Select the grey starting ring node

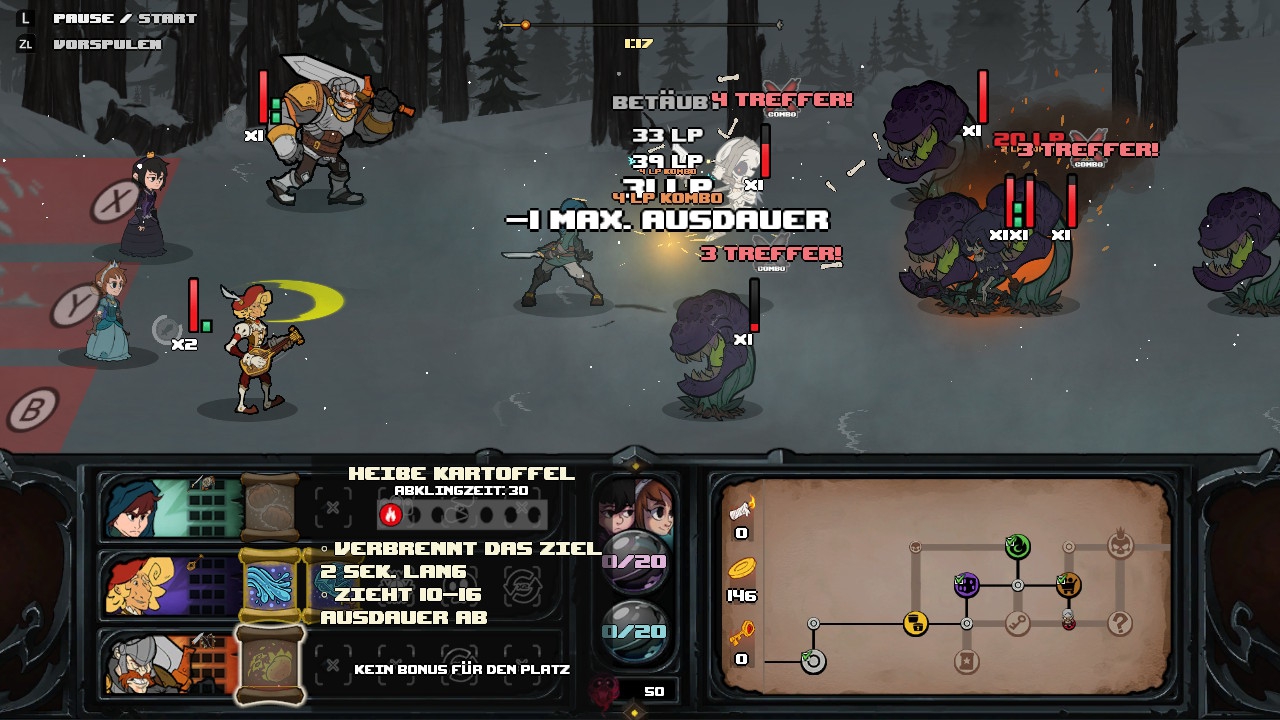point(813,661)
